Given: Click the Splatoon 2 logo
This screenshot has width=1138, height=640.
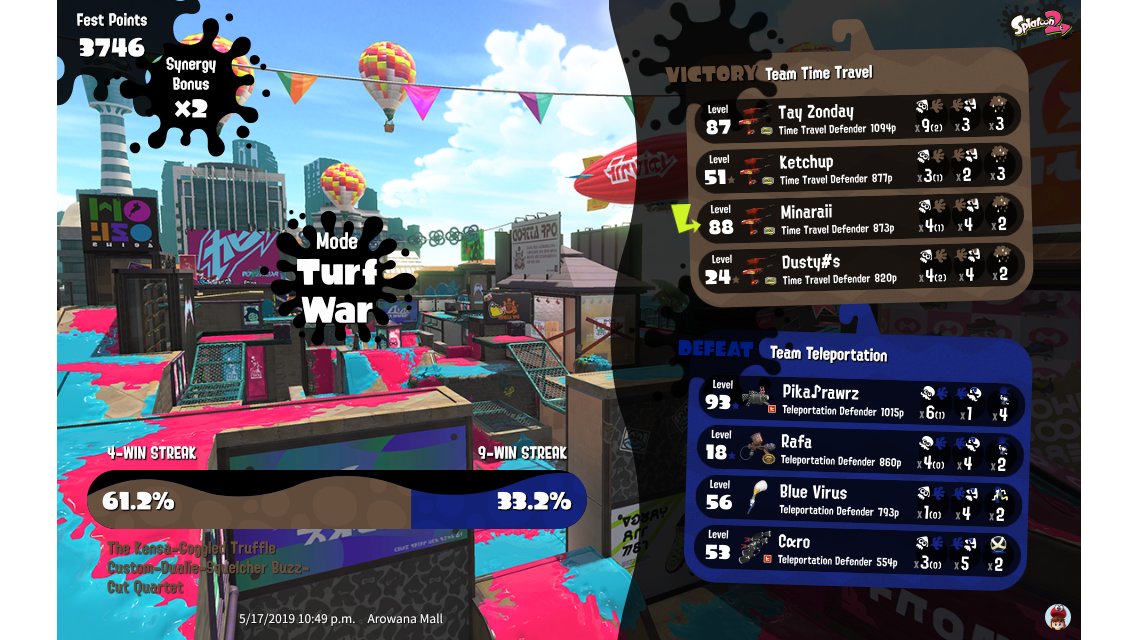Looking at the screenshot, I should point(1040,22).
